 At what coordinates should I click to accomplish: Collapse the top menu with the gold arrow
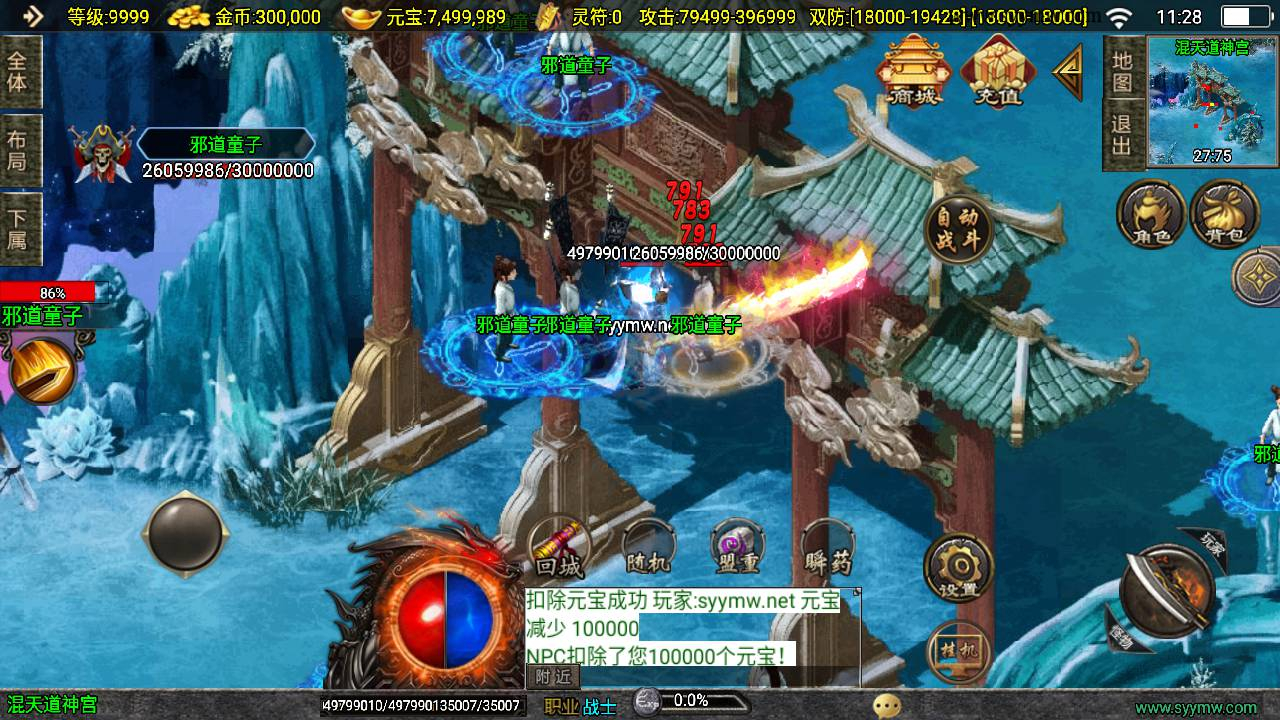click(1067, 70)
